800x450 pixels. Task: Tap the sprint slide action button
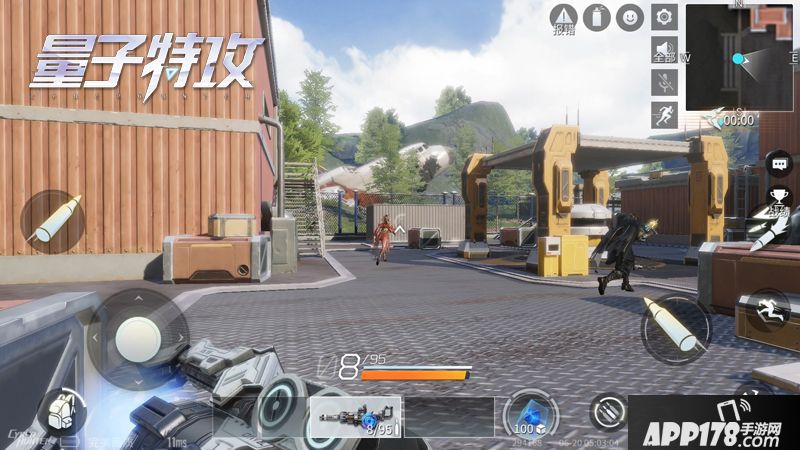tap(767, 309)
